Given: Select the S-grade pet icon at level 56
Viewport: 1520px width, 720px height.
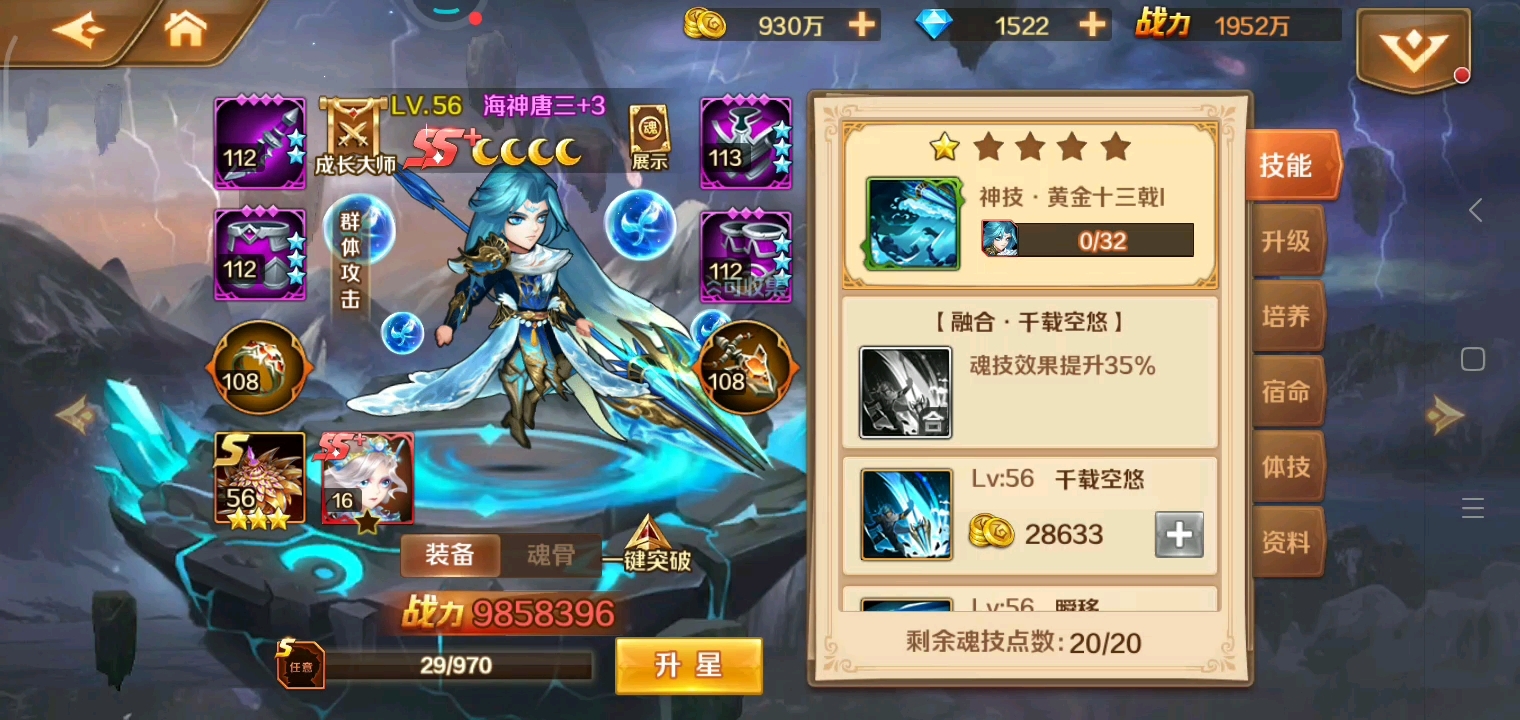Looking at the screenshot, I should [x=260, y=479].
